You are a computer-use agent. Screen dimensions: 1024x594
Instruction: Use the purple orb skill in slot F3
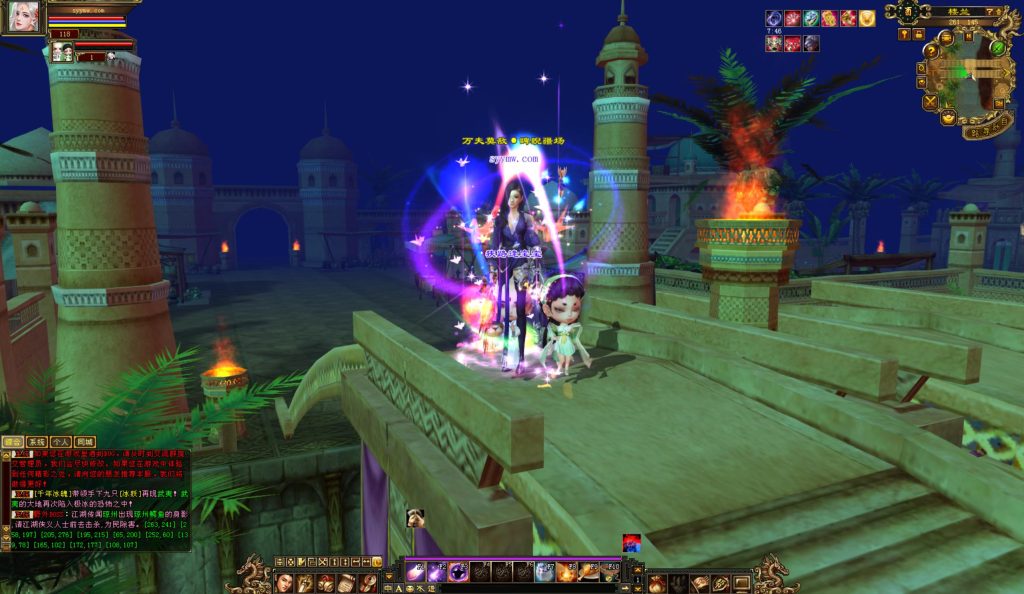458,573
